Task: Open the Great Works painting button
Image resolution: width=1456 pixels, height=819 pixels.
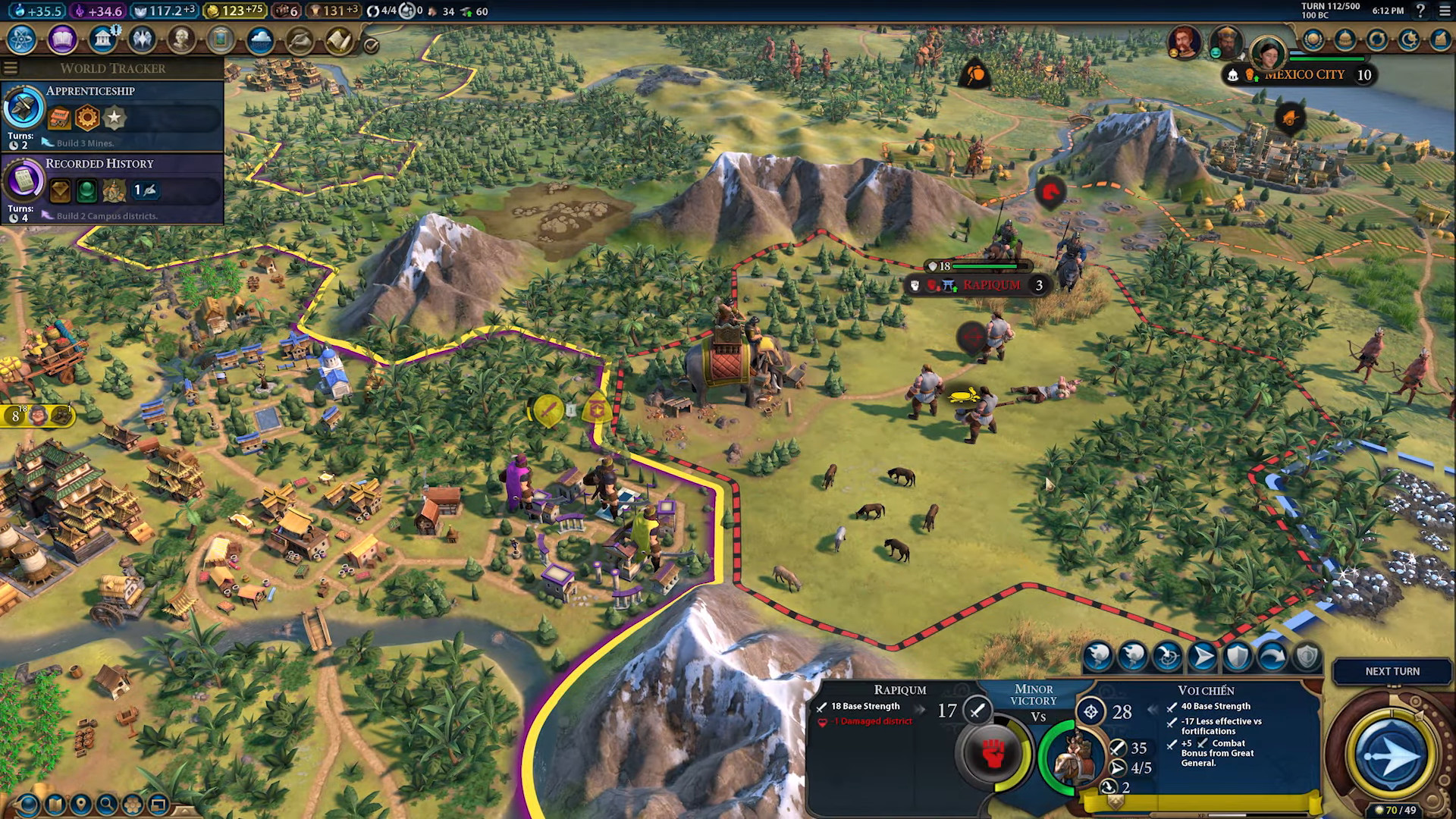Action: click(221, 39)
